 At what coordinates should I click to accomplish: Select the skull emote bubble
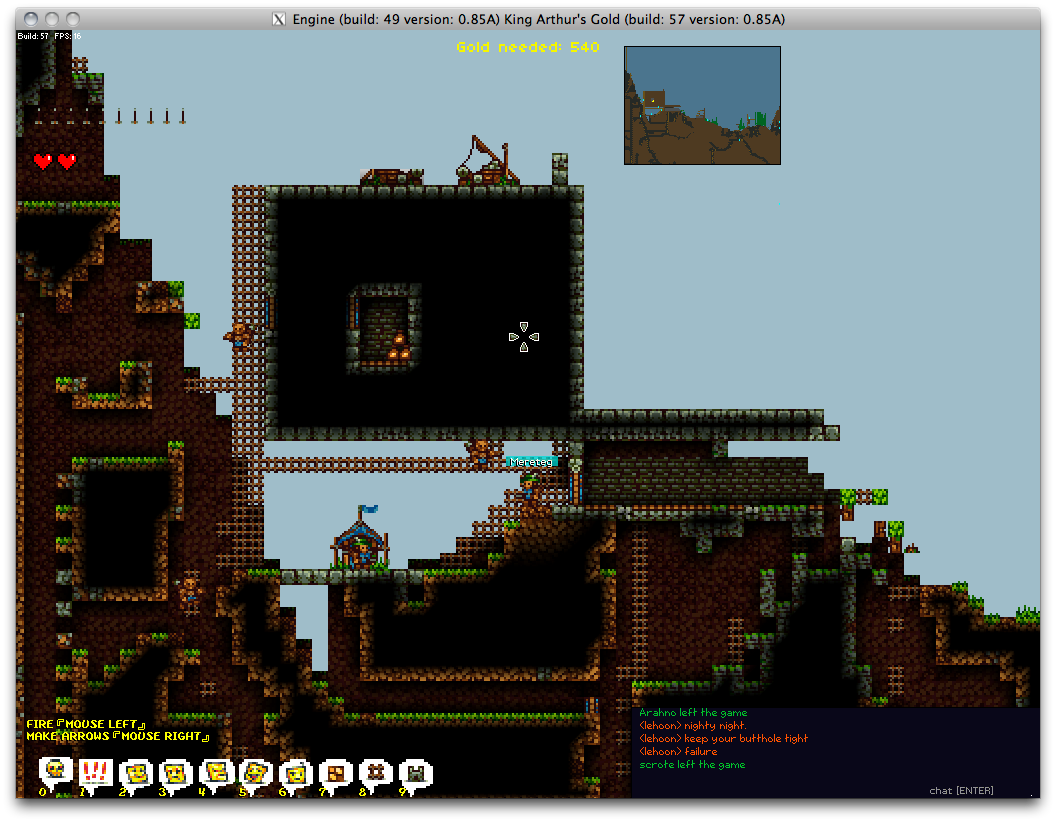pos(55,770)
